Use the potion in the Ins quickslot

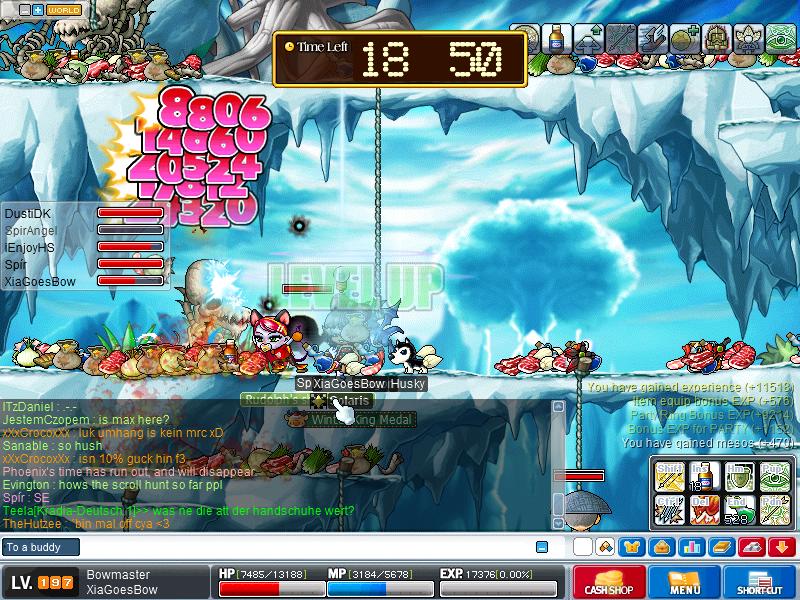702,477
